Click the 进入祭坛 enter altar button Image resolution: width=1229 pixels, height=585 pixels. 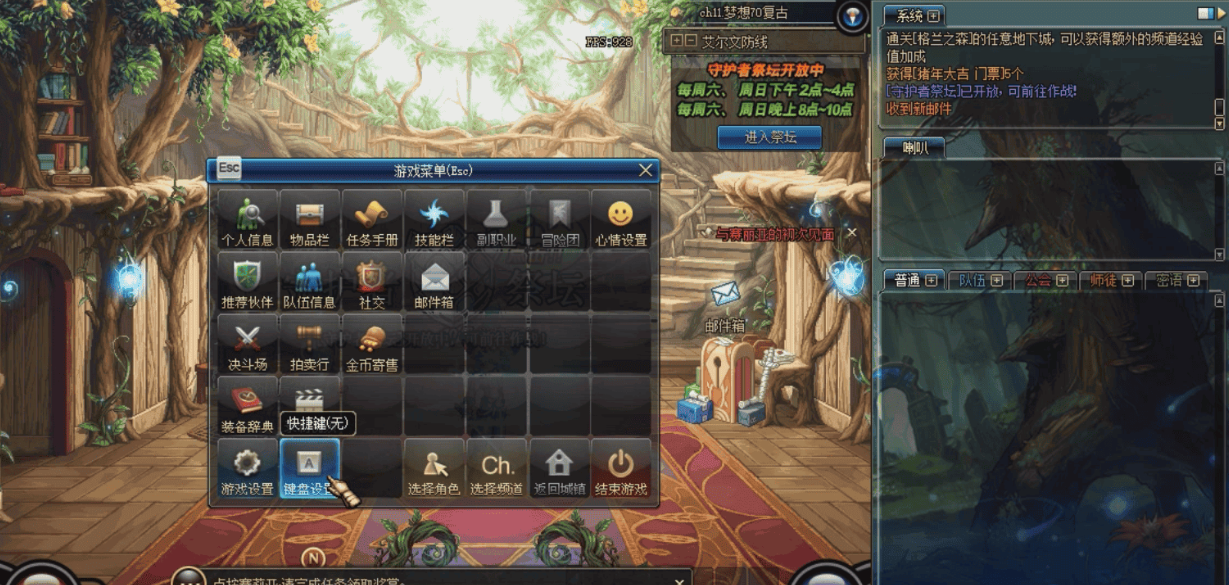point(769,137)
